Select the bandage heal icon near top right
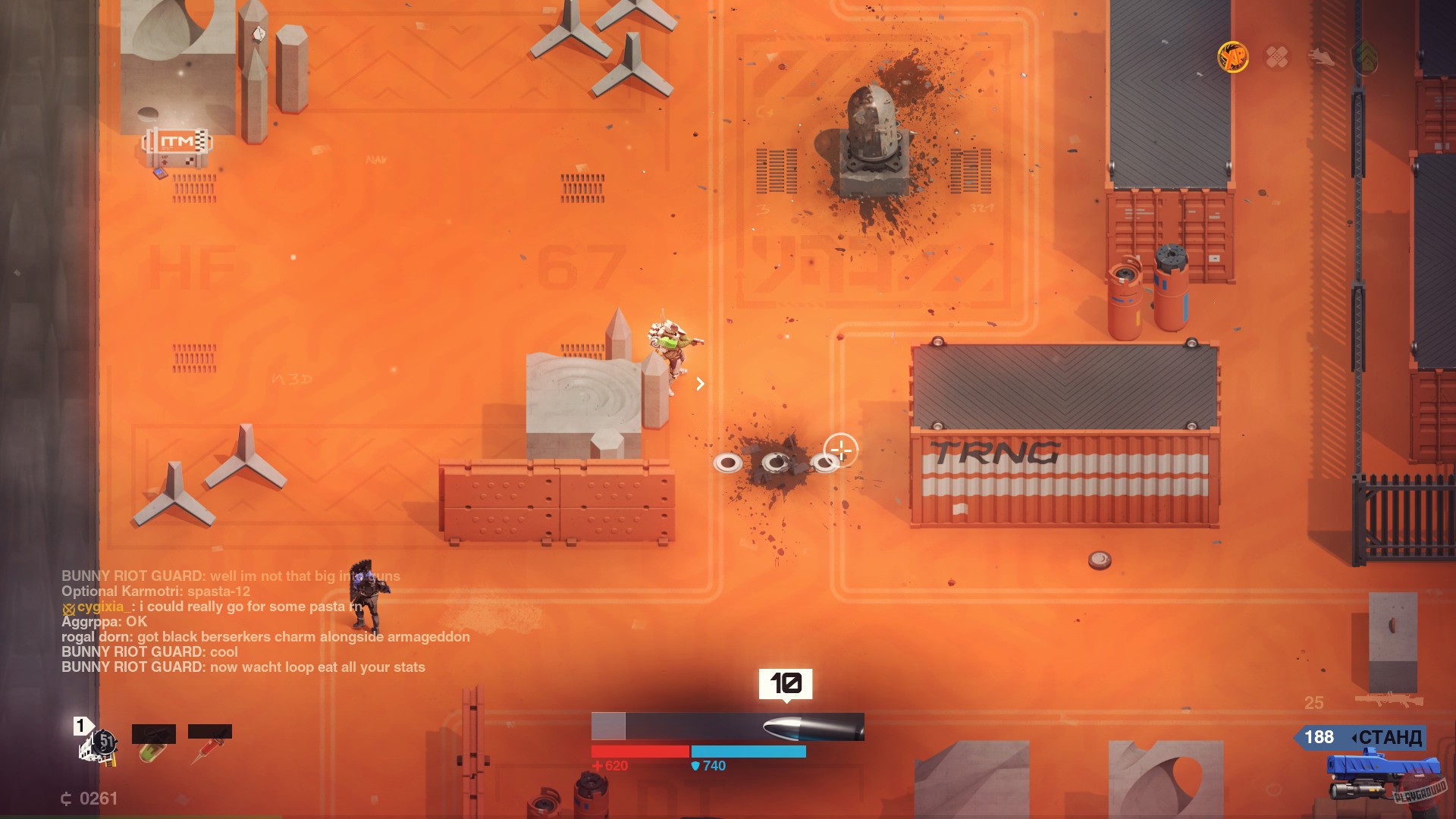The width and height of the screenshot is (1456, 819). point(1276,57)
